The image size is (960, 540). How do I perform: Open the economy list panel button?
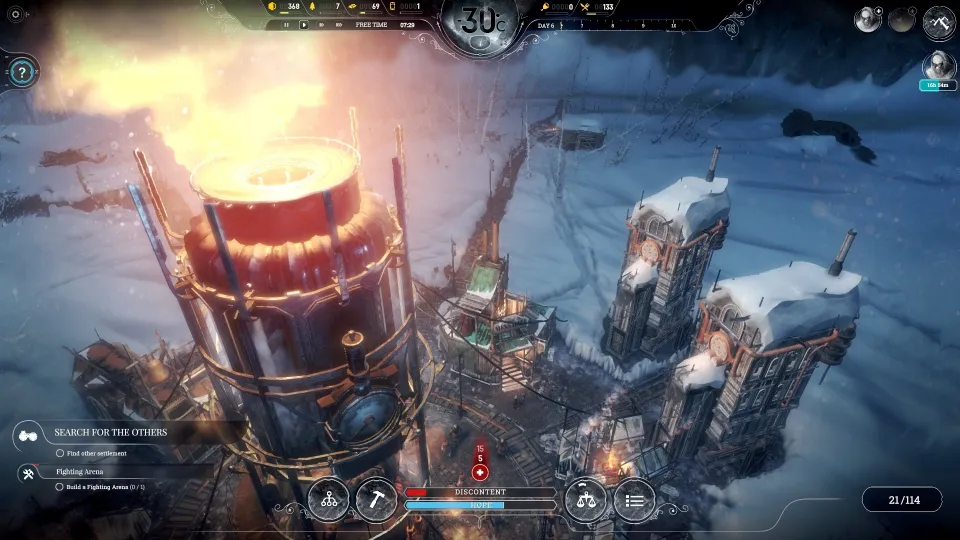click(634, 500)
